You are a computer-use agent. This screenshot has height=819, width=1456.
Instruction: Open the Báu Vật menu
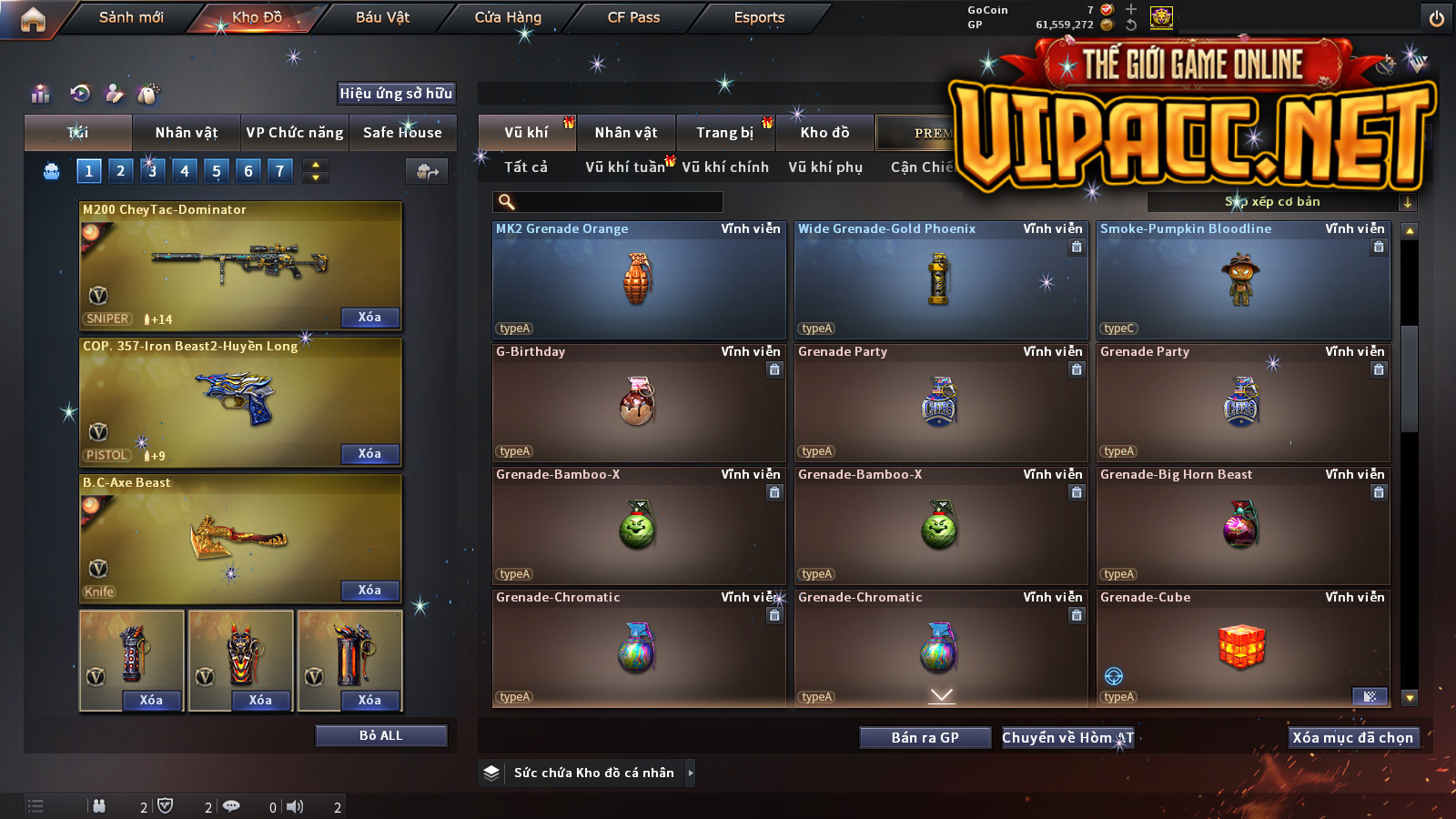point(382,17)
